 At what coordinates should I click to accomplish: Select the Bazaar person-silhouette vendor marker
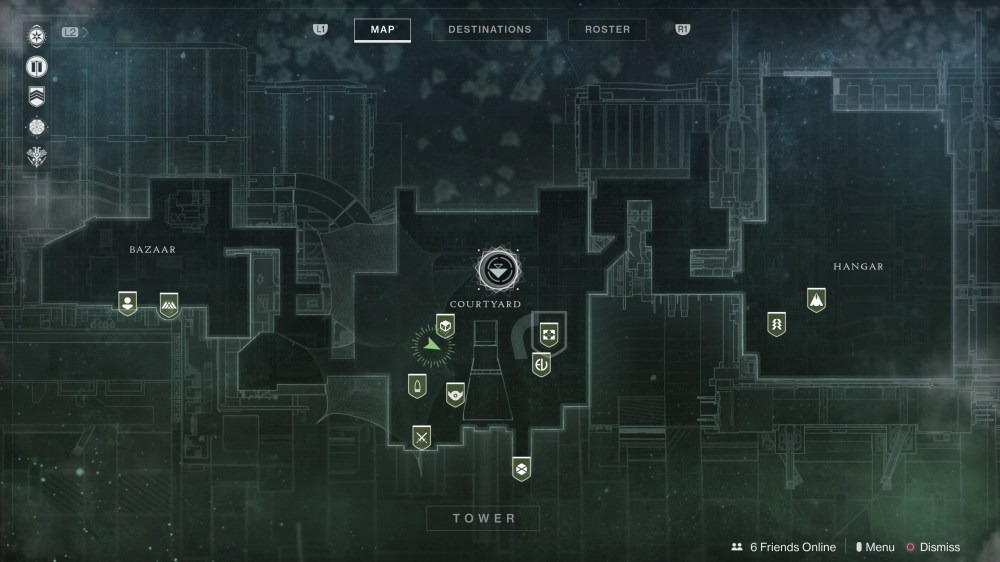(127, 303)
